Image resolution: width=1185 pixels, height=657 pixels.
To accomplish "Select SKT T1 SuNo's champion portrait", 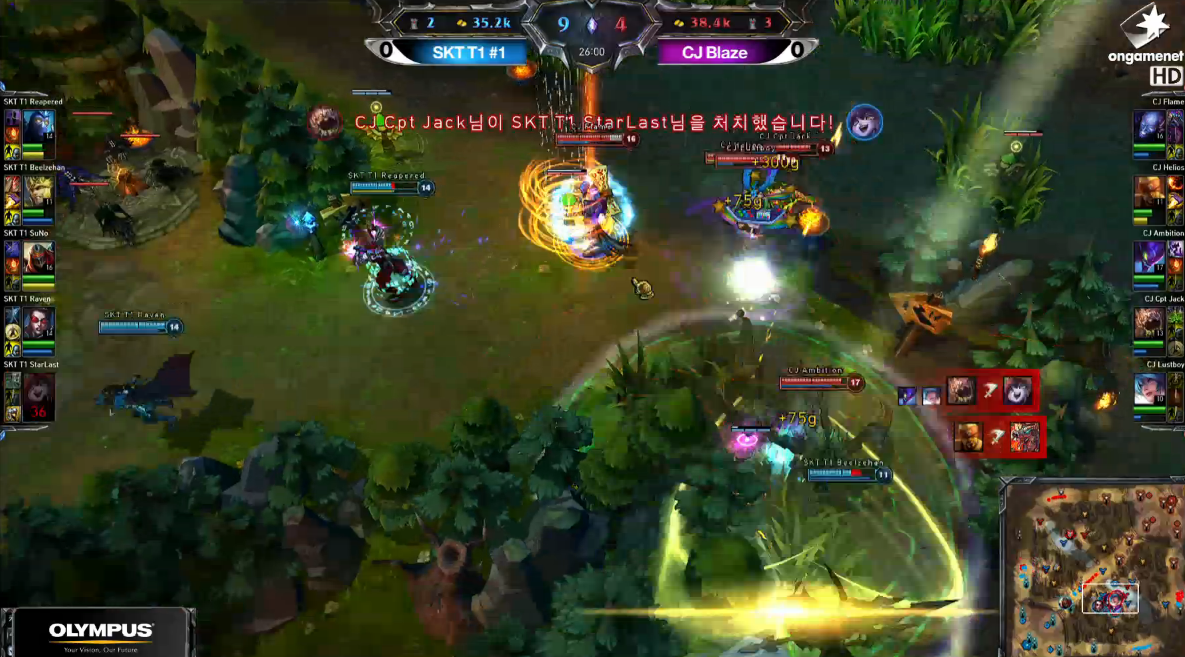I will (39, 256).
